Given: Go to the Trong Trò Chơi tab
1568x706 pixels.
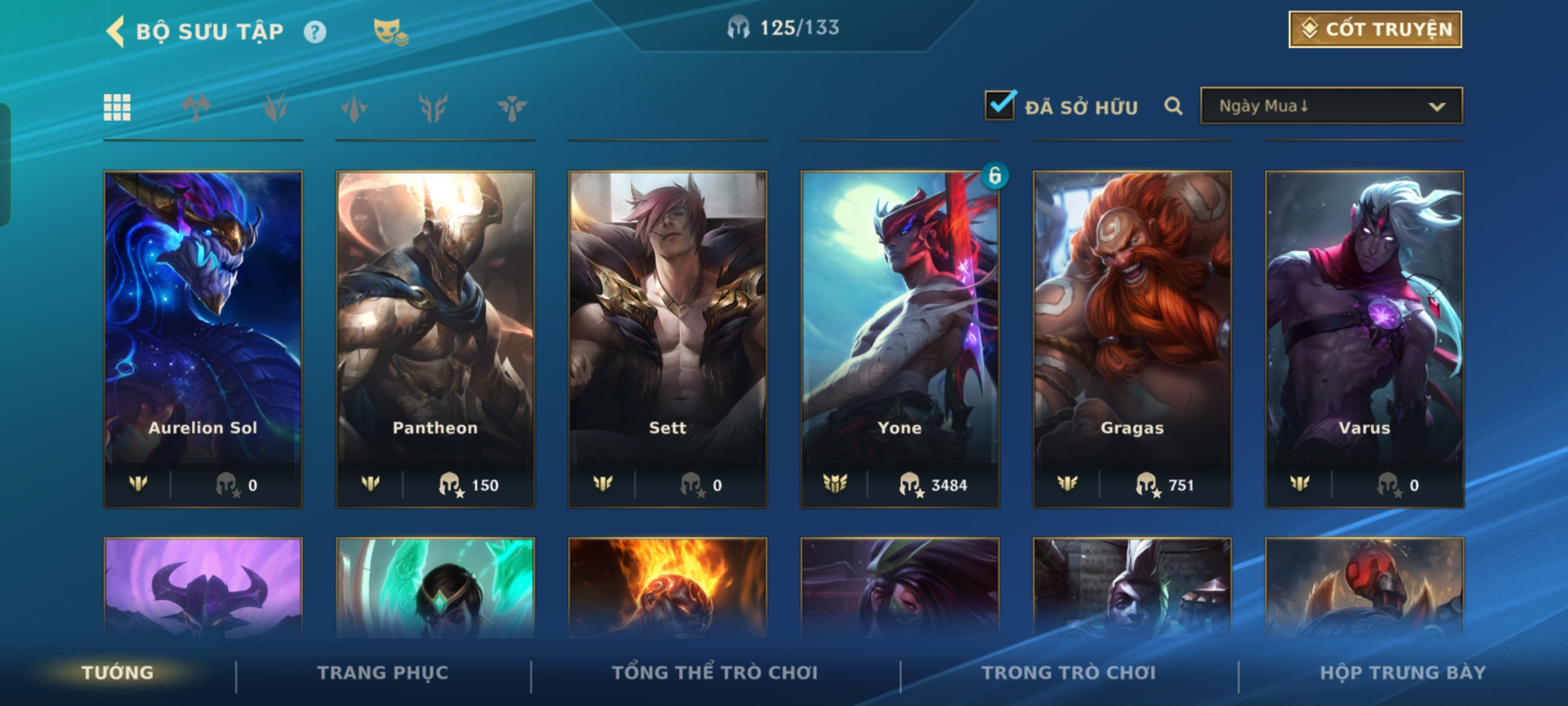Looking at the screenshot, I should 1069,673.
